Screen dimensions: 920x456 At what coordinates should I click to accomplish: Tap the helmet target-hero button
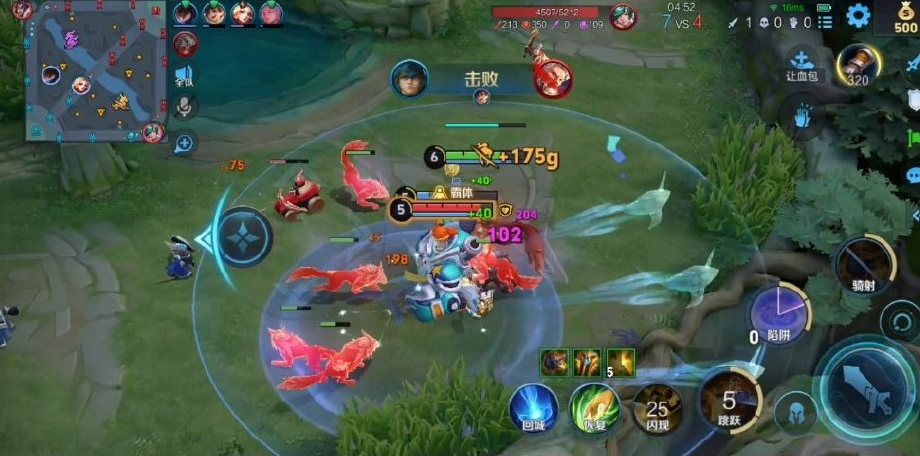click(796, 412)
